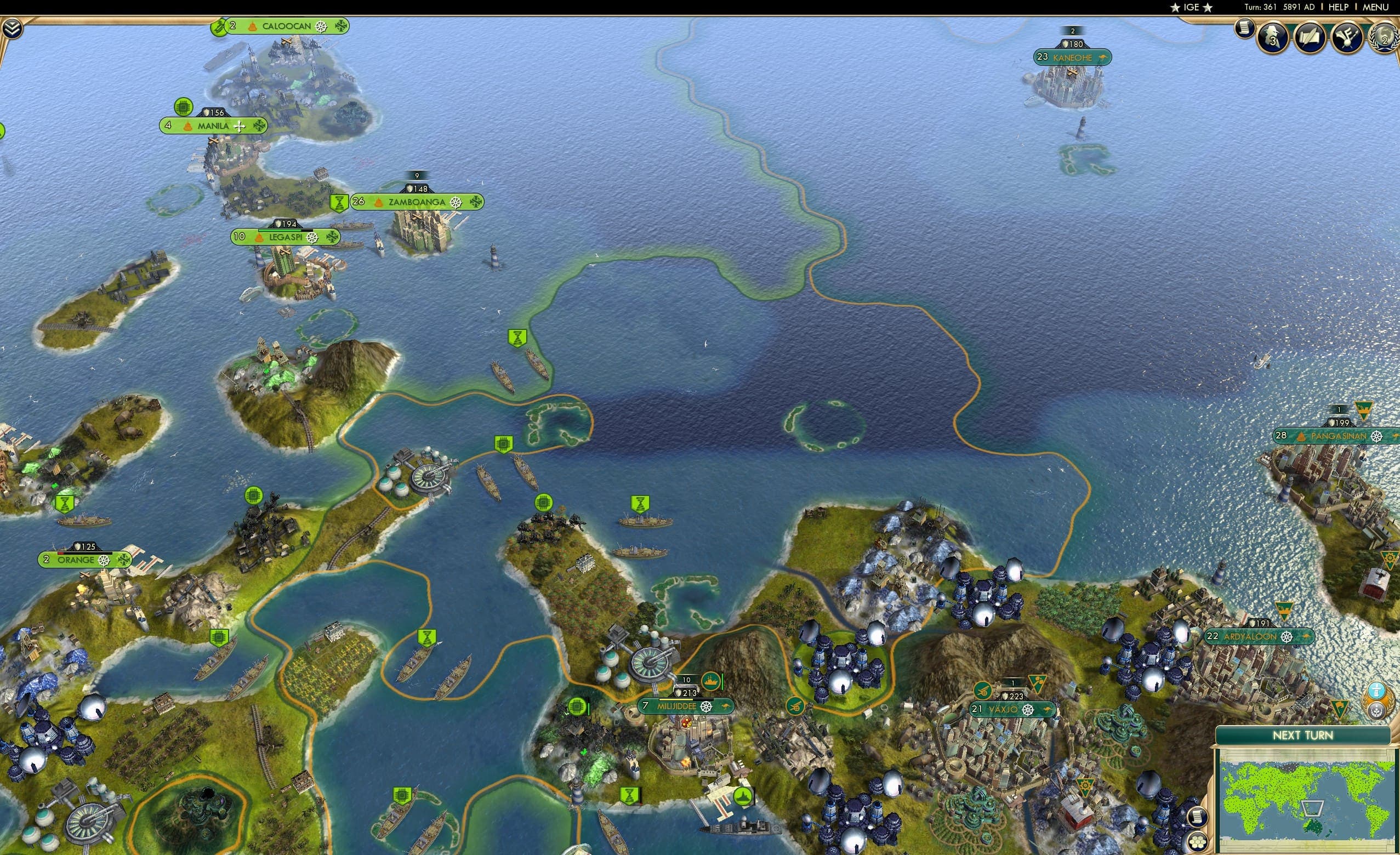The image size is (1400, 855).
Task: Open the Social Policies screen icon
Action: click(1273, 38)
